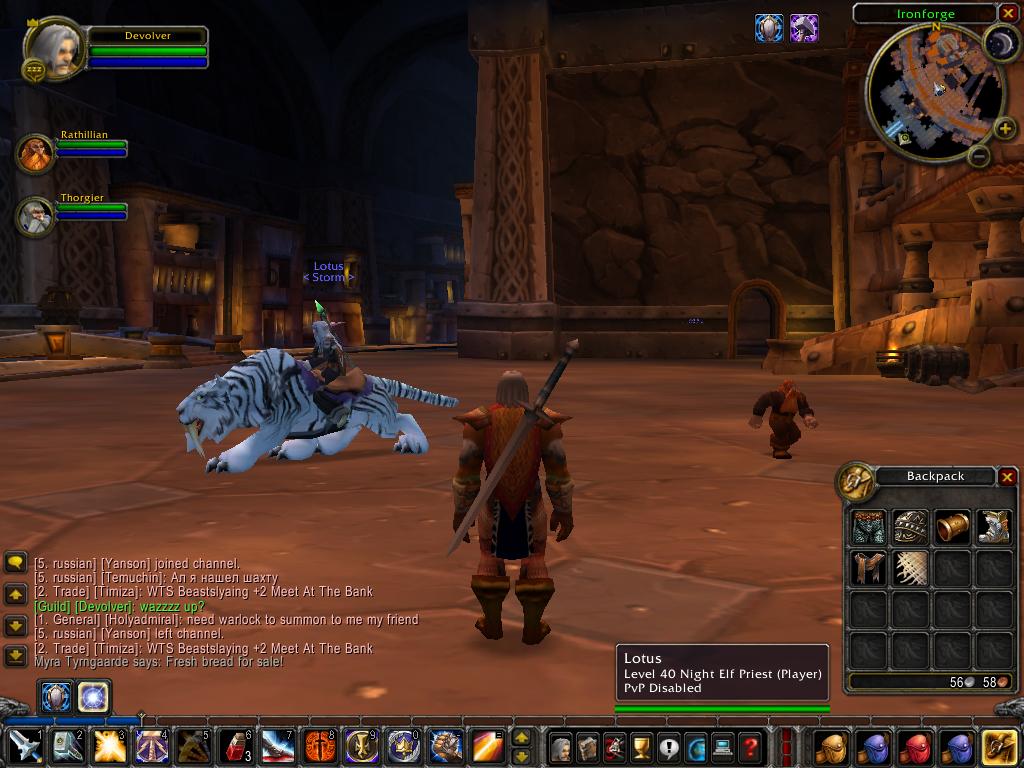Open the chat menu speech bubble button

(x=15, y=563)
